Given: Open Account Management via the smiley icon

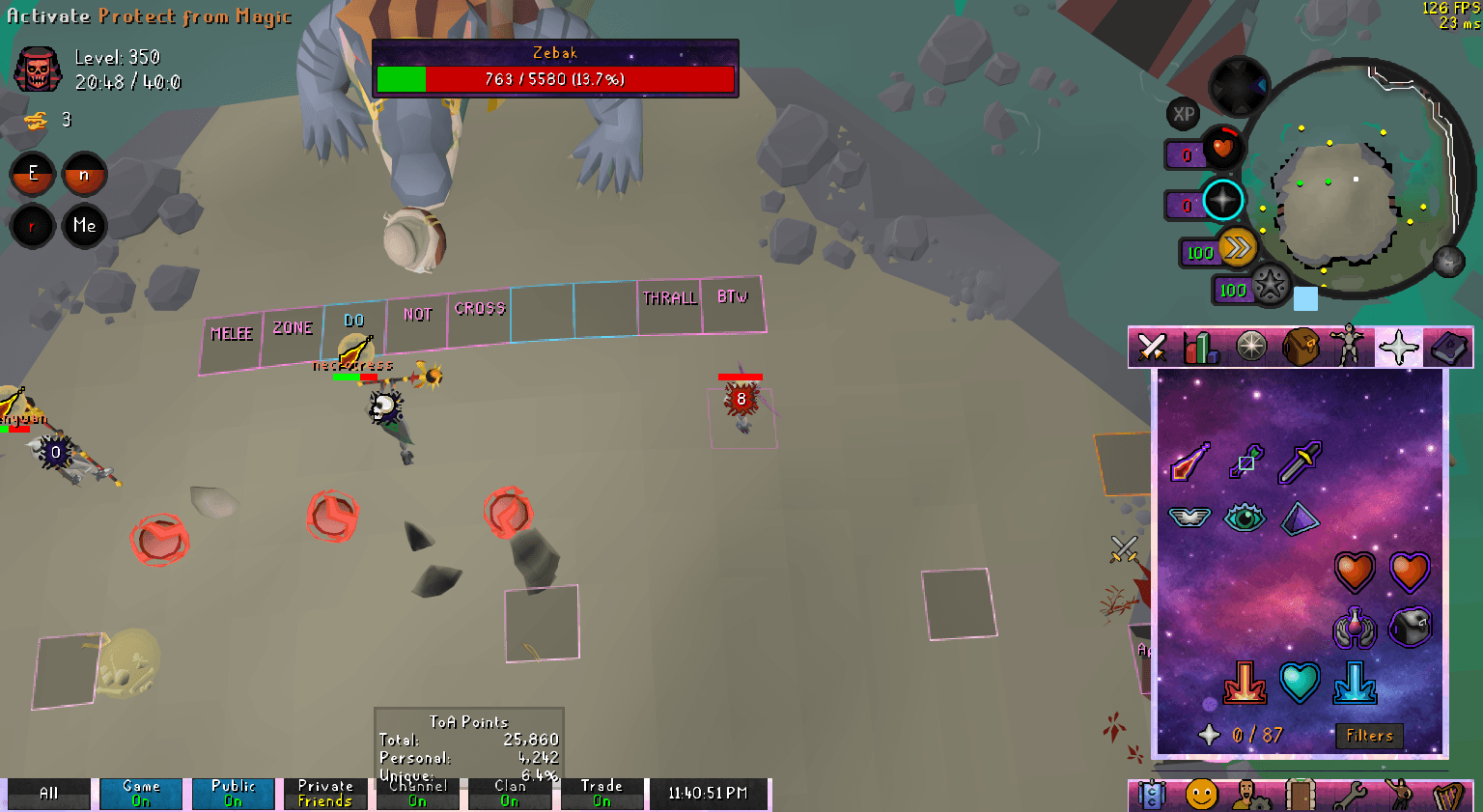Looking at the screenshot, I should [x=1203, y=793].
